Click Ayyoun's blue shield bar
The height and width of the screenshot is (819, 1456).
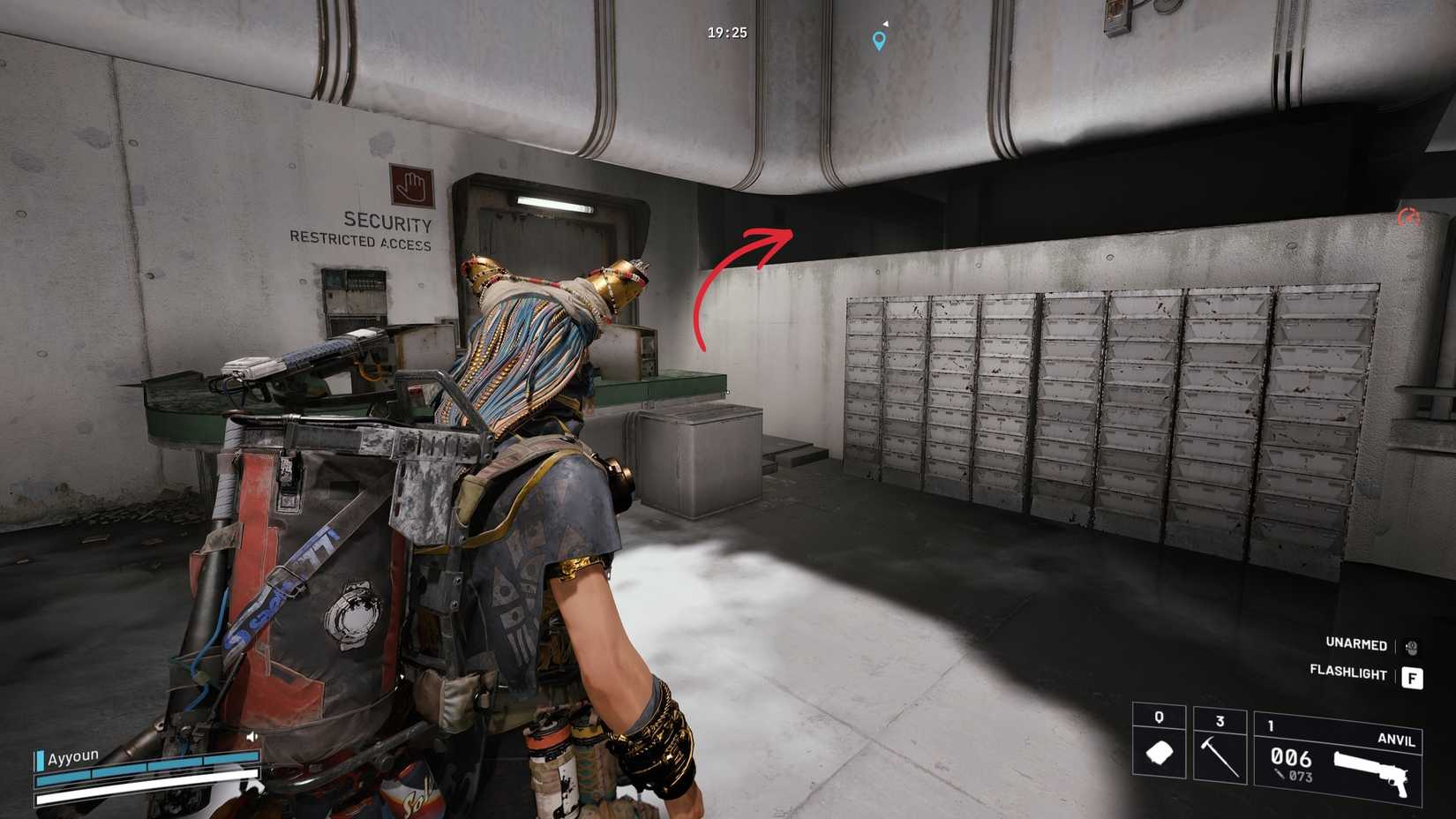(x=150, y=770)
